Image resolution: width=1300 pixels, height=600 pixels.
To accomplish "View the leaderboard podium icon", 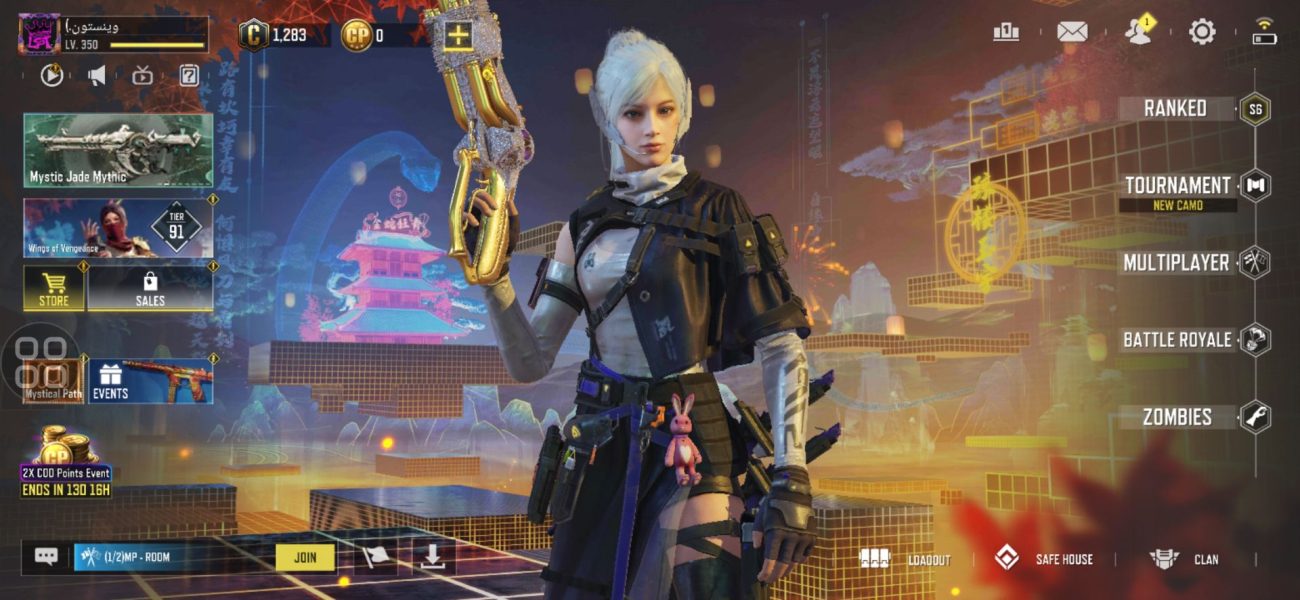I will click(x=1006, y=32).
